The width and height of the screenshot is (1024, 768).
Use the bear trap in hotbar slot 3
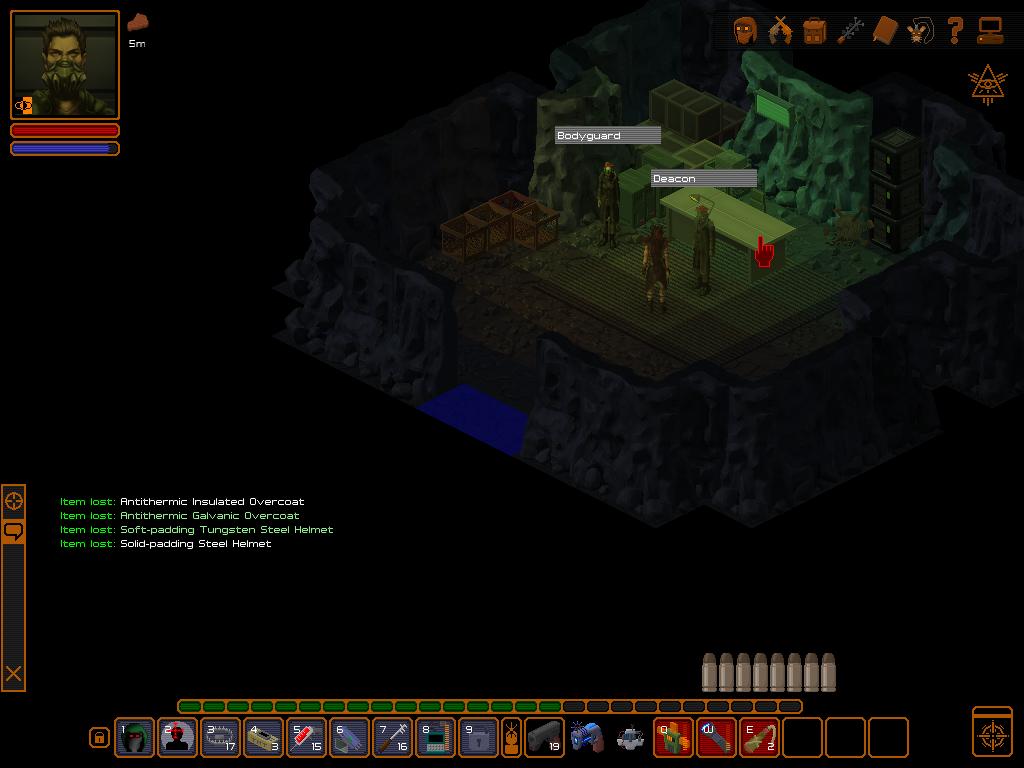pyautogui.click(x=221, y=738)
